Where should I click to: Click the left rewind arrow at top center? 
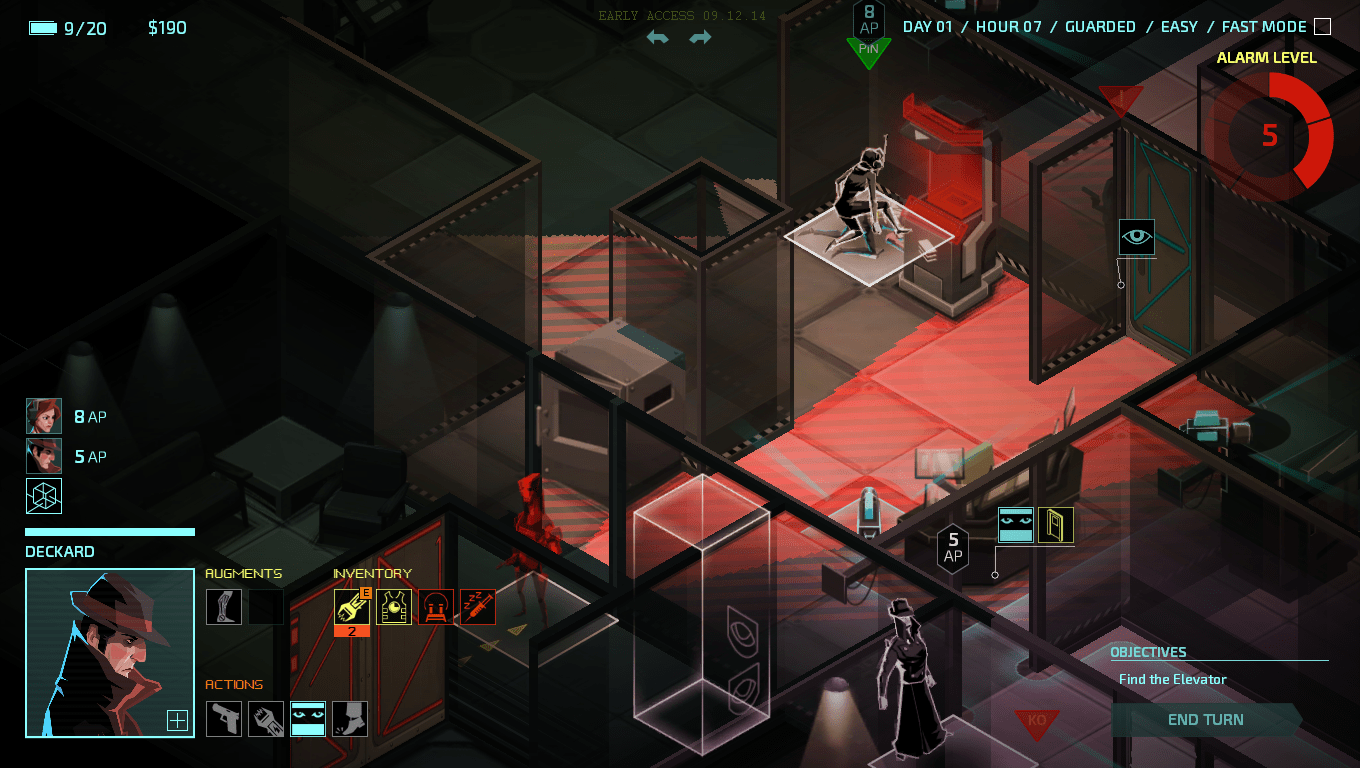[656, 36]
